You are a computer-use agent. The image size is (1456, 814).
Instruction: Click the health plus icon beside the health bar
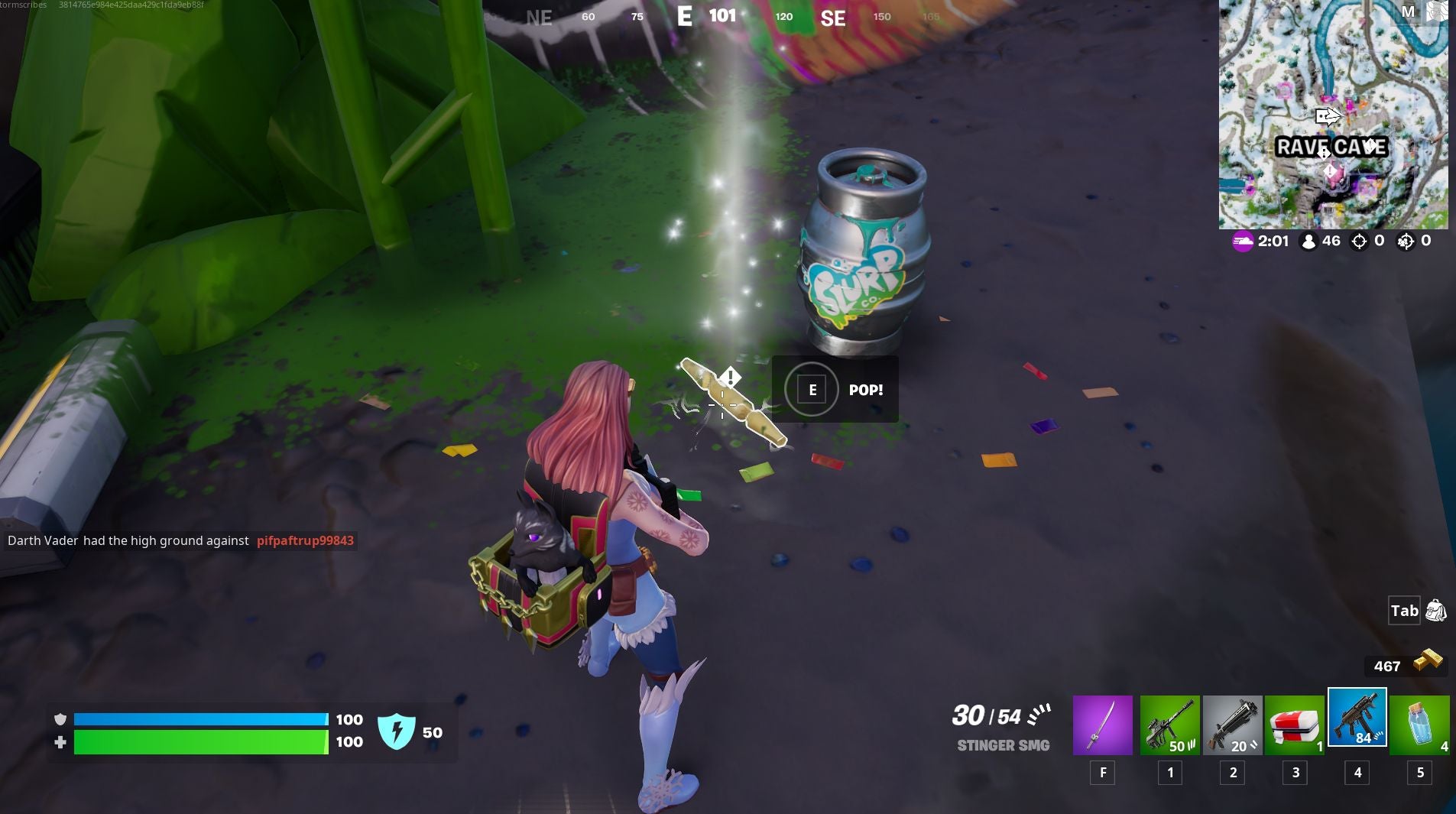60,742
